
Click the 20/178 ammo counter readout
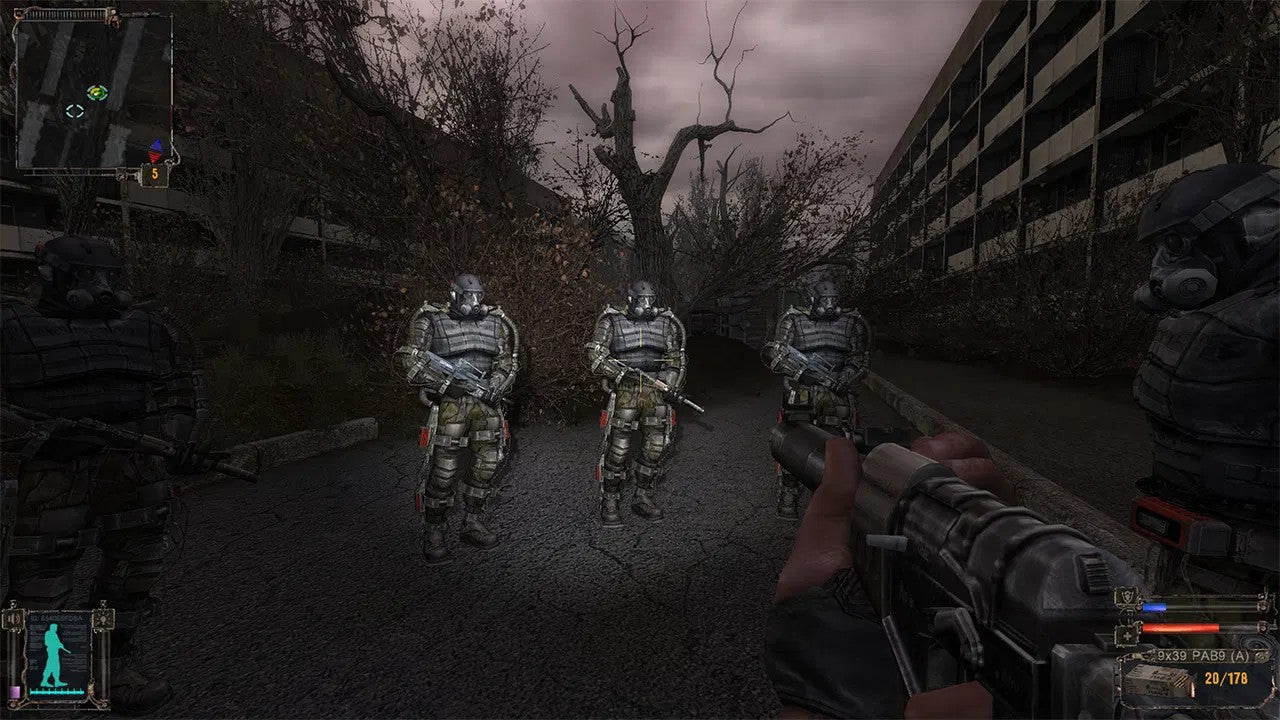(x=1226, y=676)
